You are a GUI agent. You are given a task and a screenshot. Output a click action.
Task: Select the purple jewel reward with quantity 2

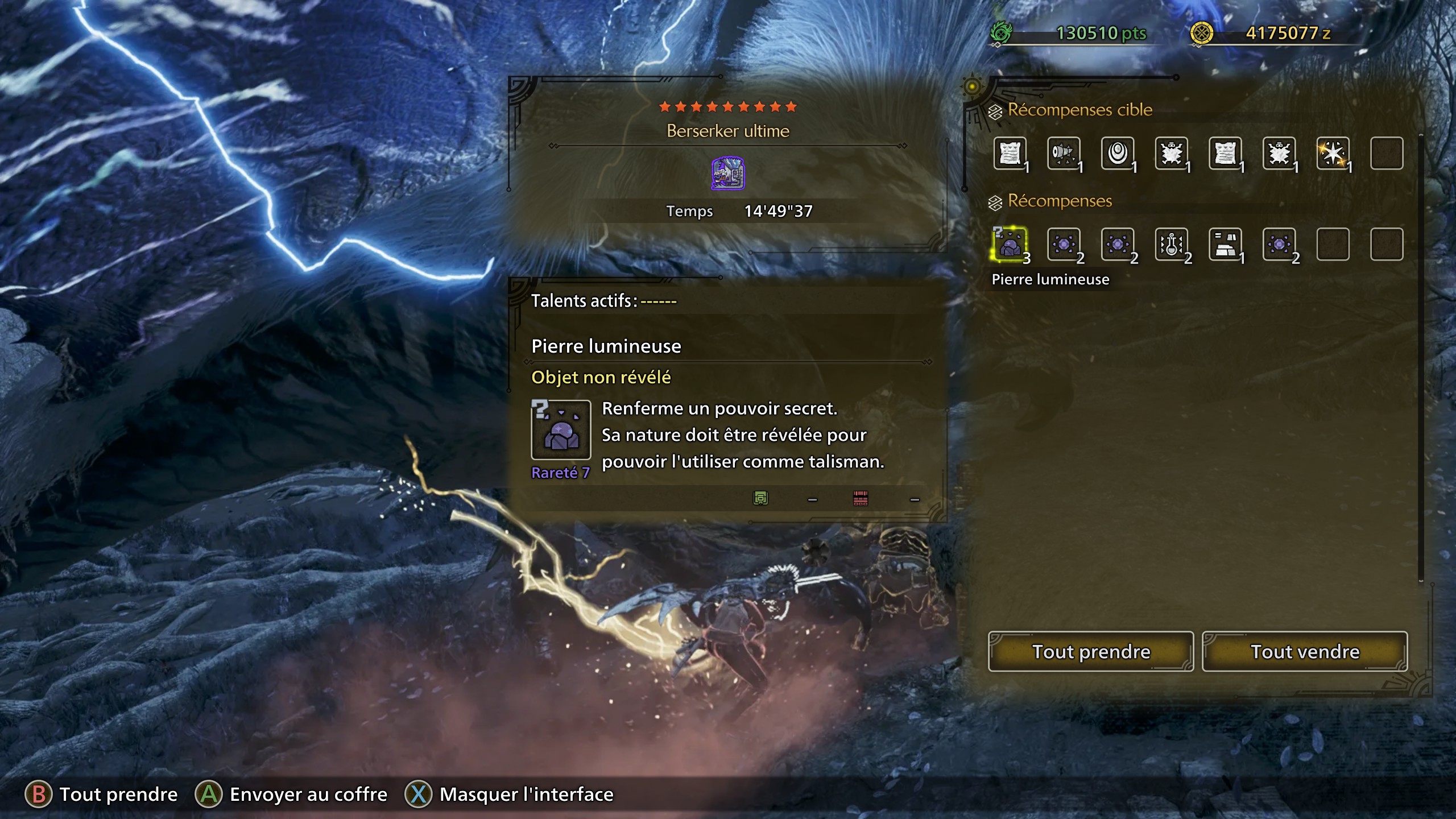click(1064, 246)
